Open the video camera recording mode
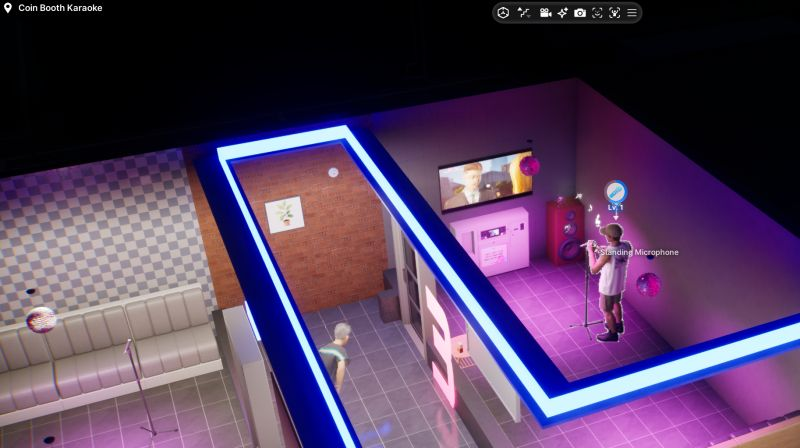Image resolution: width=800 pixels, height=448 pixels. point(545,13)
